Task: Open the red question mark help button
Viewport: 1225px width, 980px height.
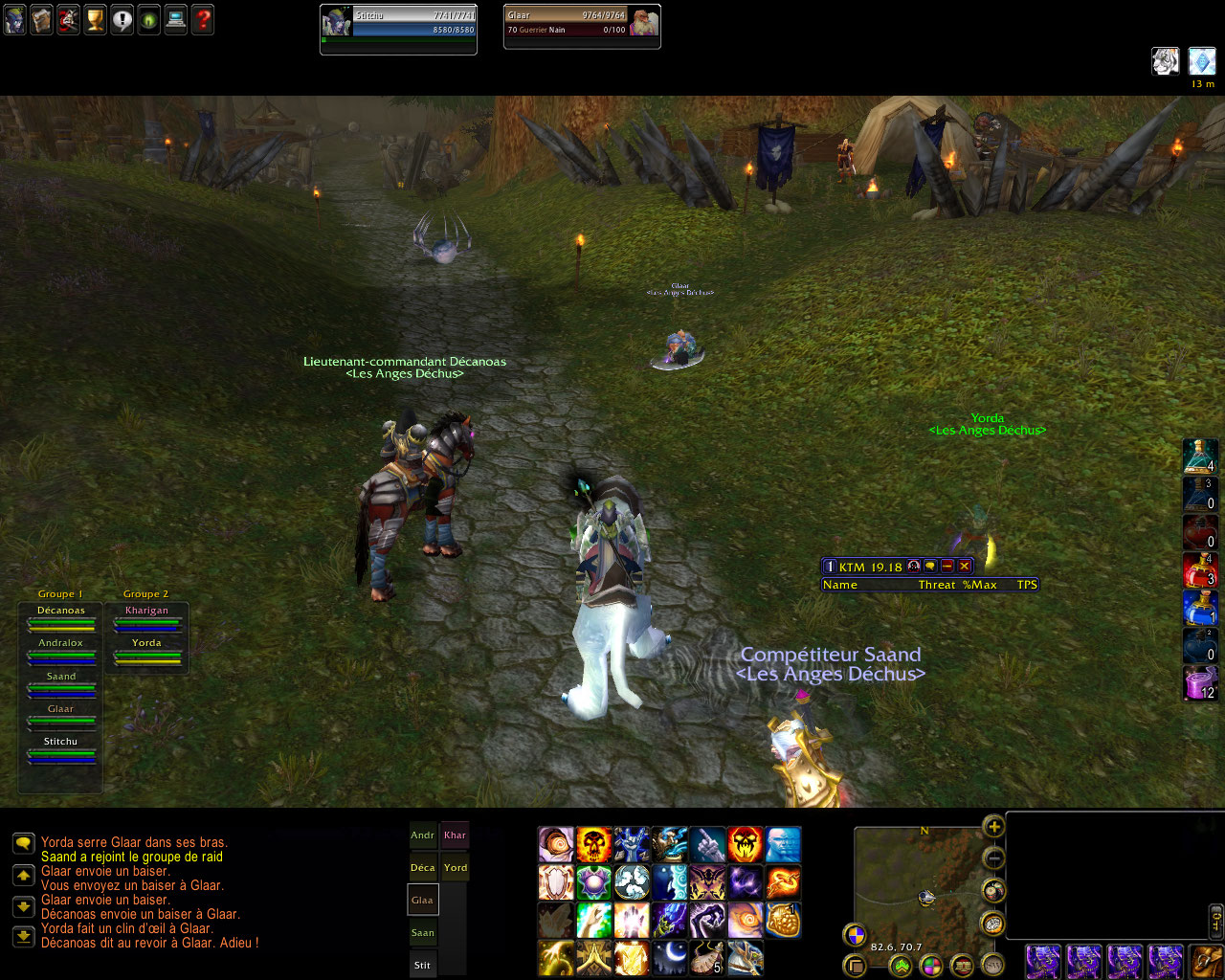Action: pos(203,20)
